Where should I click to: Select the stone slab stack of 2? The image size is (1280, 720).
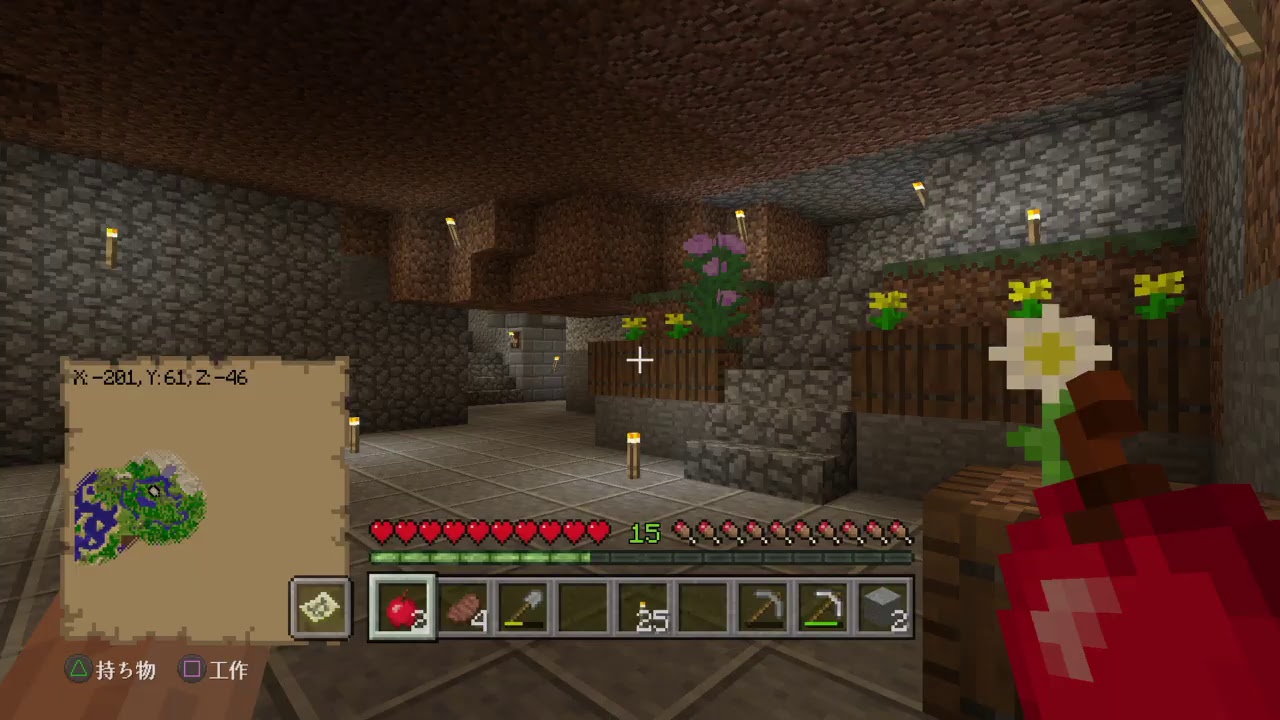click(882, 610)
